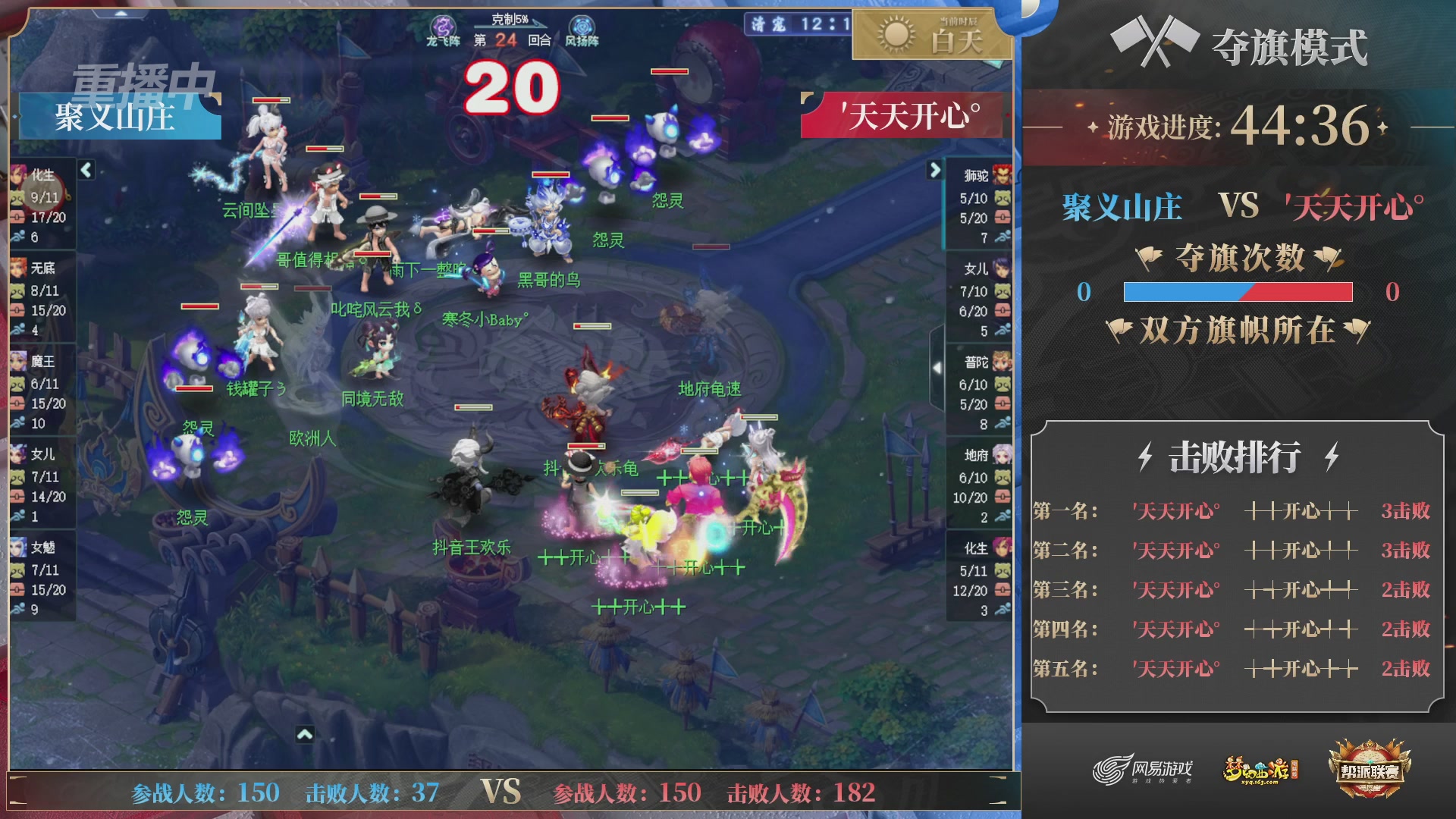The image size is (1456, 819).
Task: Click the 梦幻西游 game logo
Action: tap(1259, 766)
